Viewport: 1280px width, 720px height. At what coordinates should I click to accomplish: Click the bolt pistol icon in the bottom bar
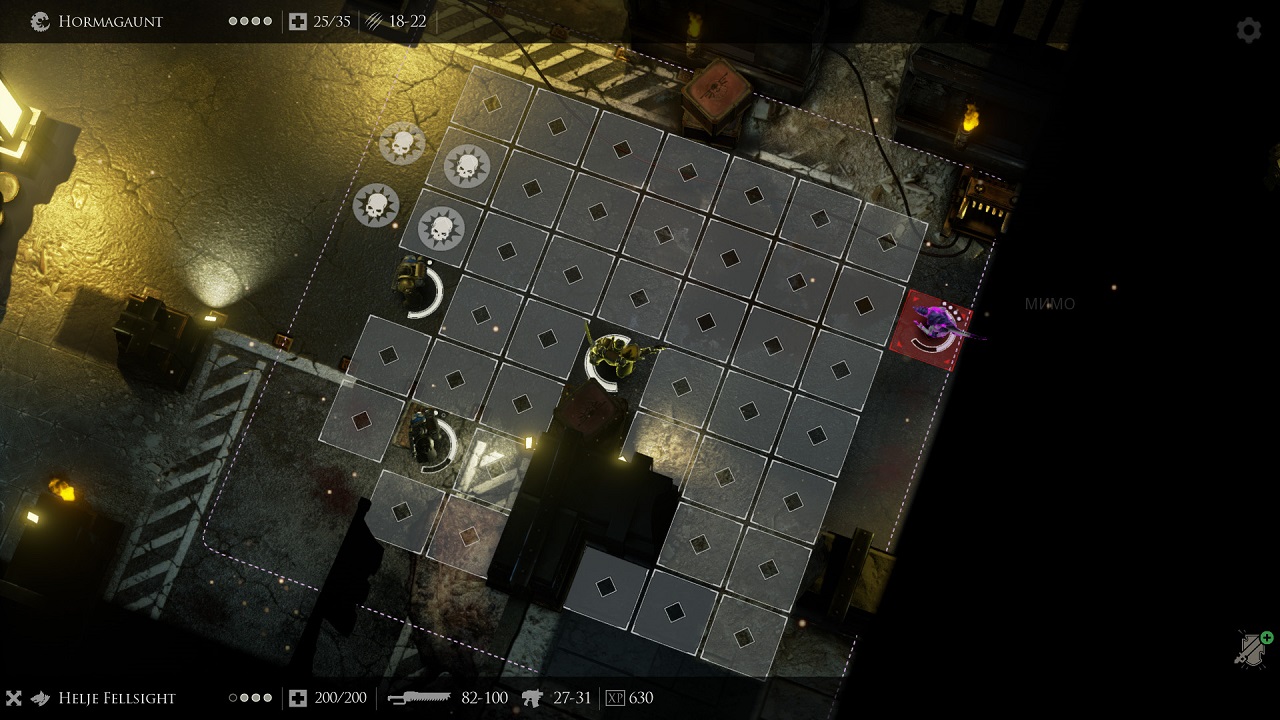pos(532,698)
